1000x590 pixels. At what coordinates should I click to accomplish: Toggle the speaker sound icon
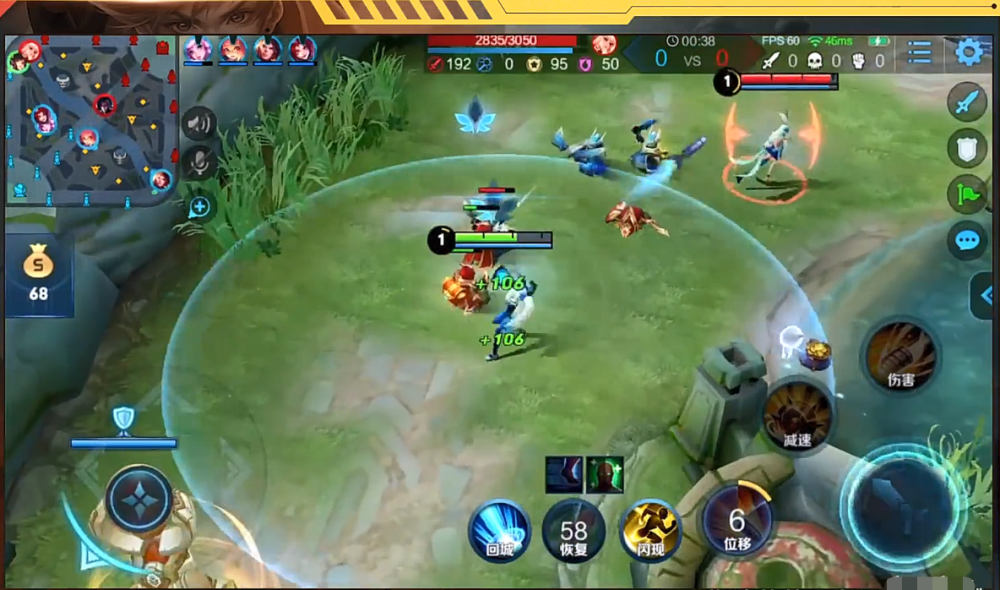[200, 123]
